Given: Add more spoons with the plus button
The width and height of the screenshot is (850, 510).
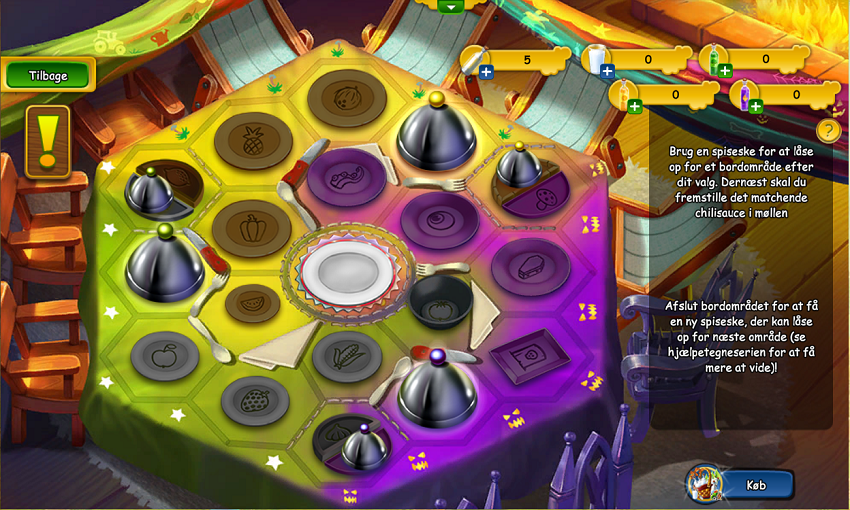Looking at the screenshot, I should (486, 71).
